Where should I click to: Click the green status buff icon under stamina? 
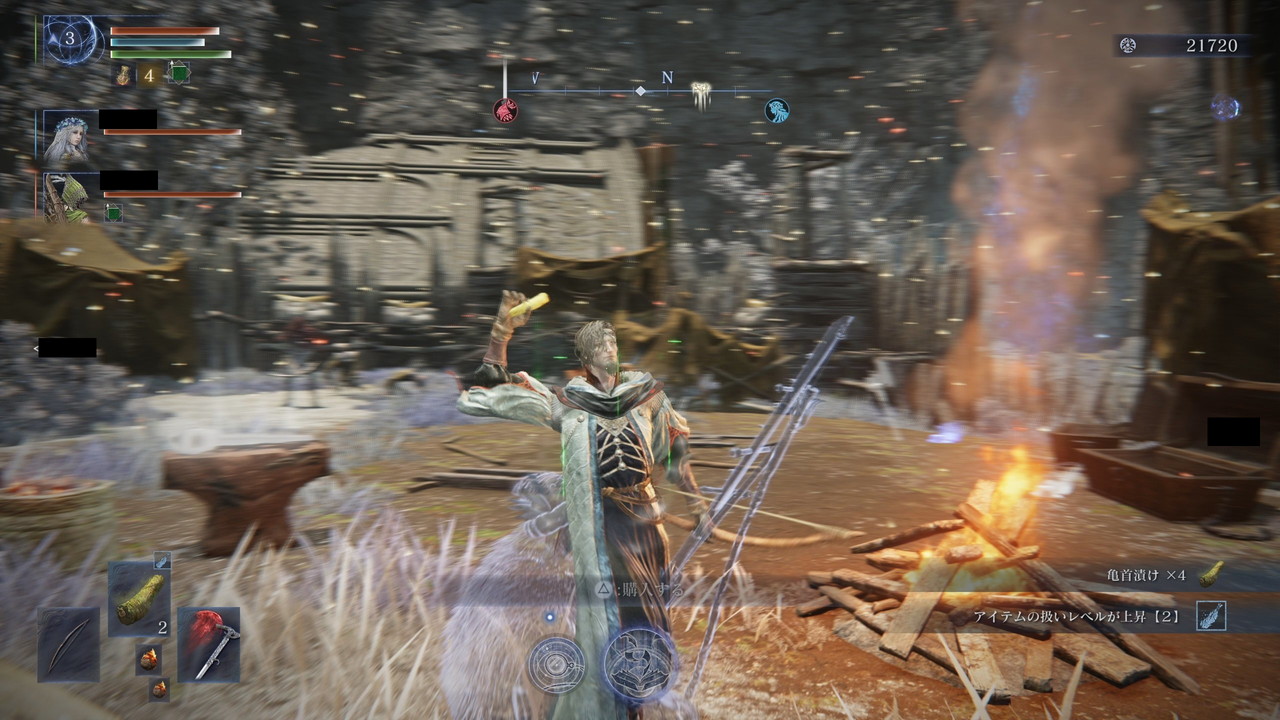[x=179, y=73]
